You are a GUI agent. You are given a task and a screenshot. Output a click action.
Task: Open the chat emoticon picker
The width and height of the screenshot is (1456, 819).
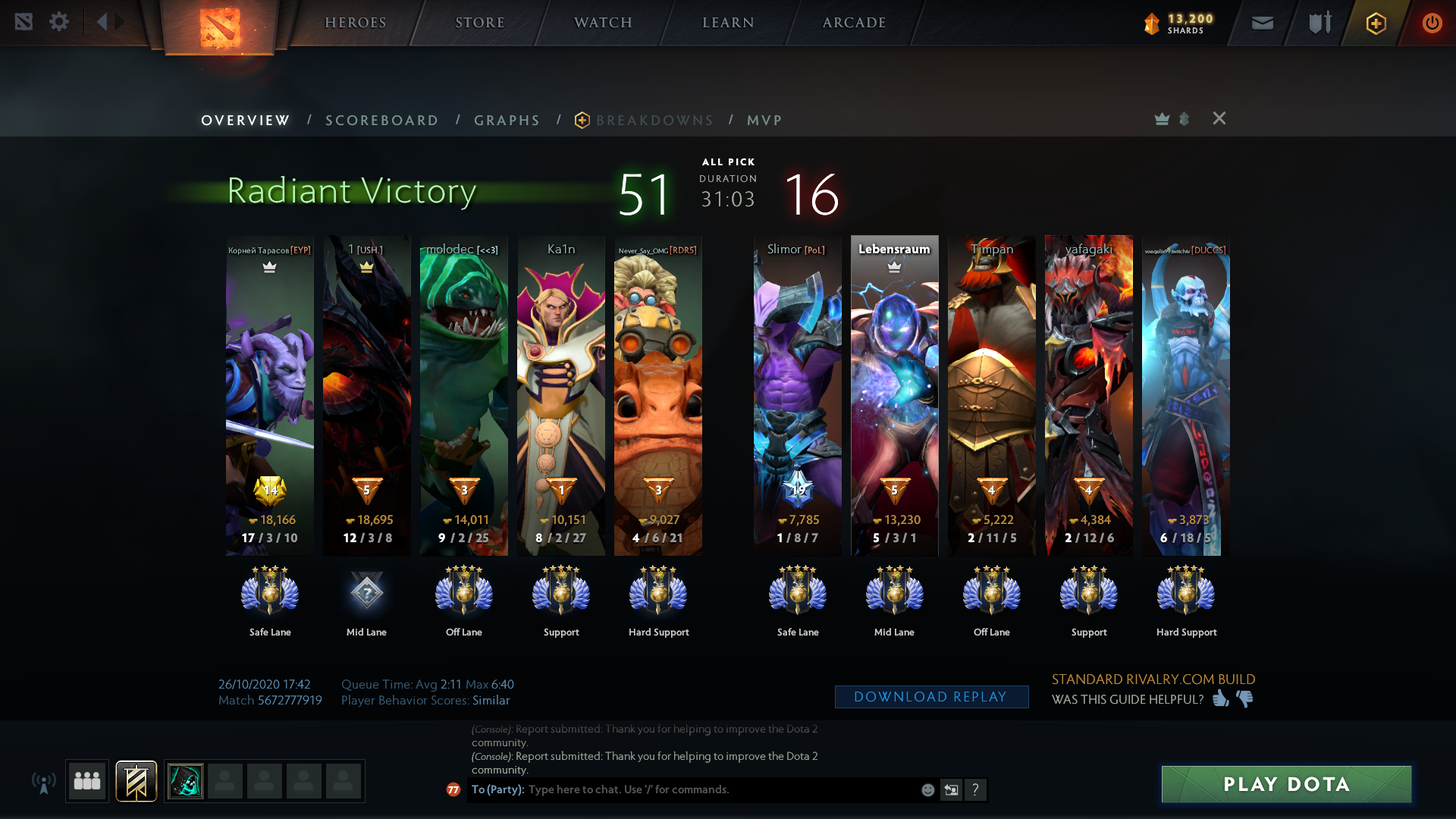click(x=927, y=790)
